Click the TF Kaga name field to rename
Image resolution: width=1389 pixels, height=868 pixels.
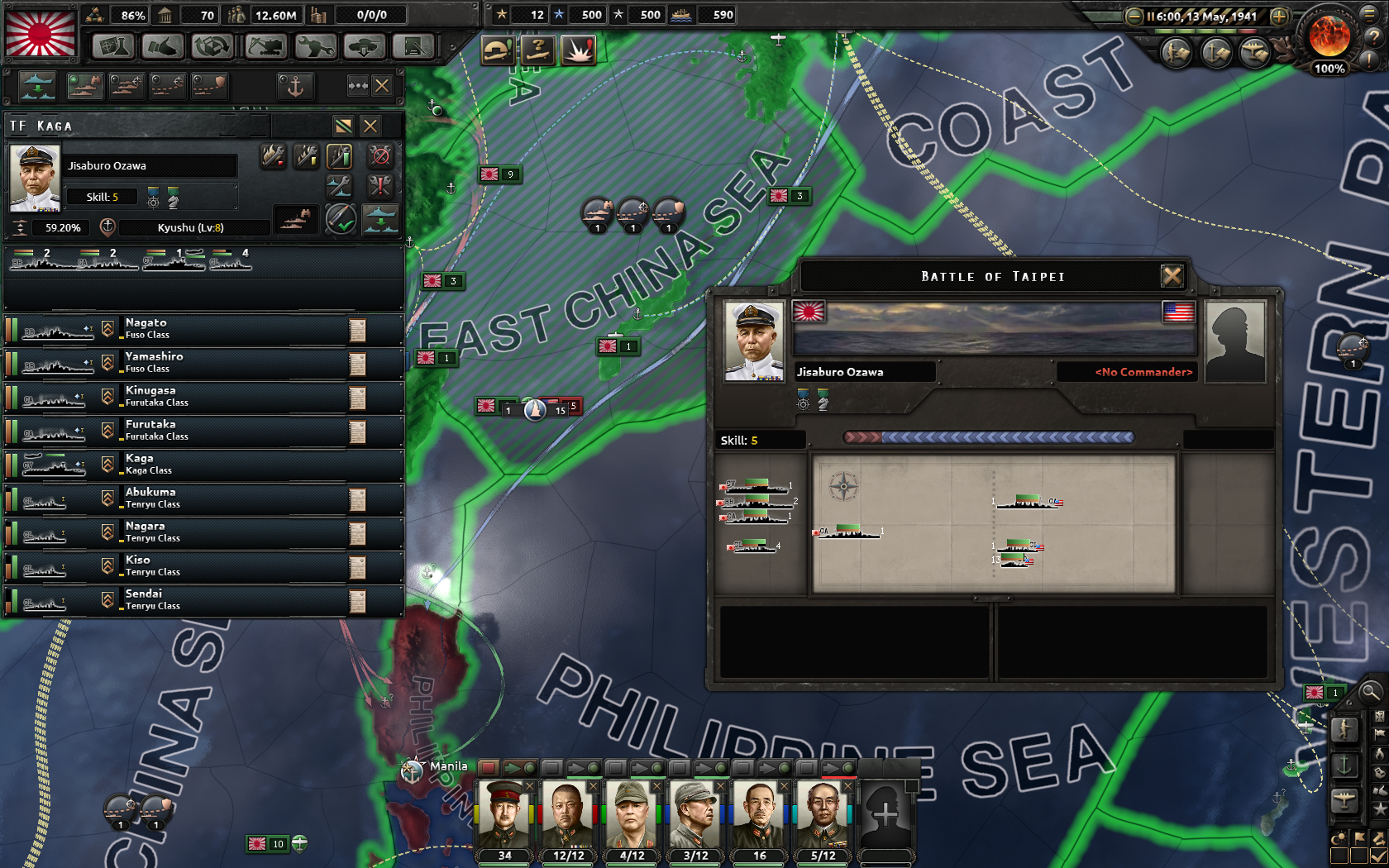click(136, 126)
